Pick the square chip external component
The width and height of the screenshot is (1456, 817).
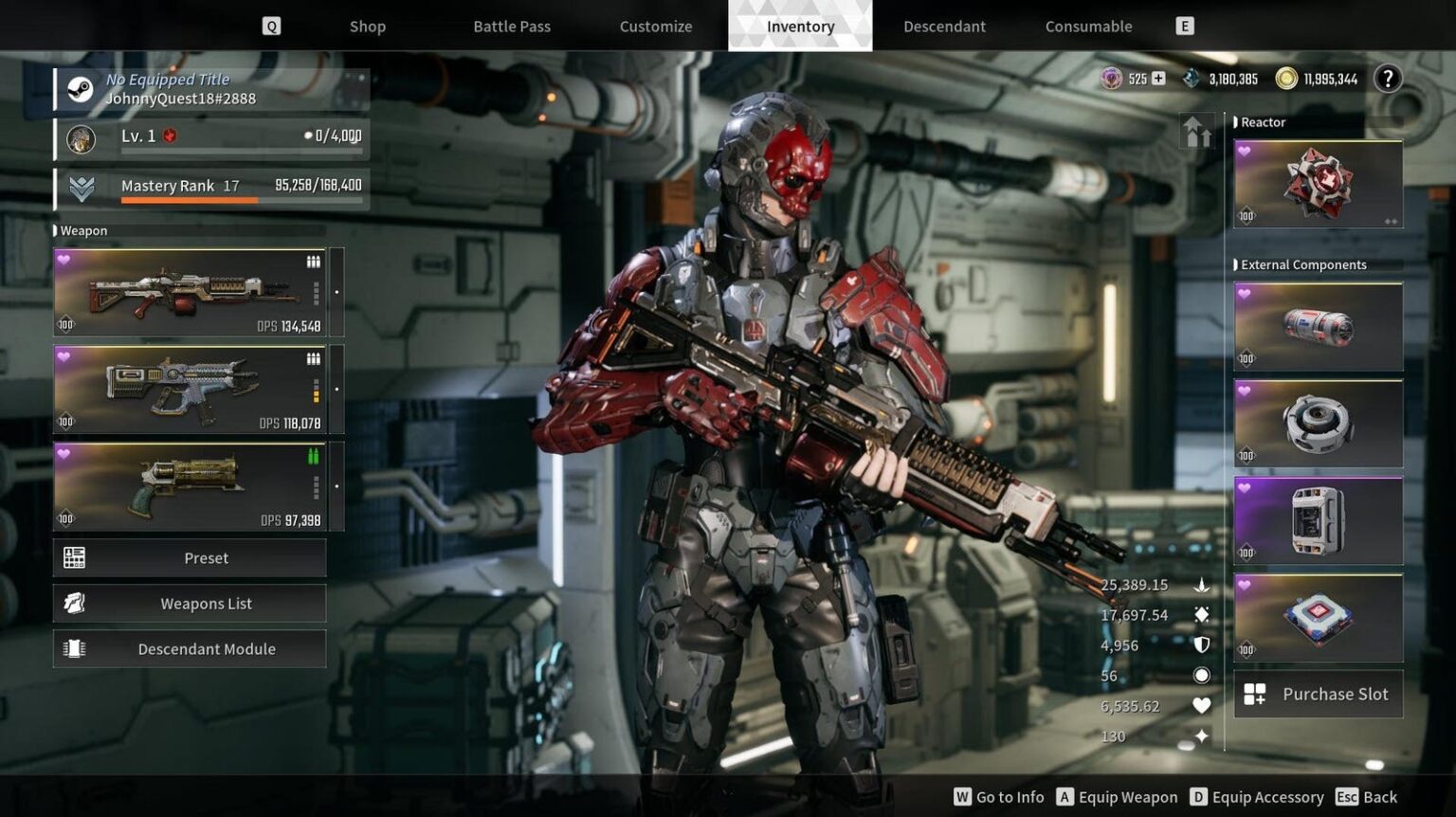pyautogui.click(x=1318, y=618)
